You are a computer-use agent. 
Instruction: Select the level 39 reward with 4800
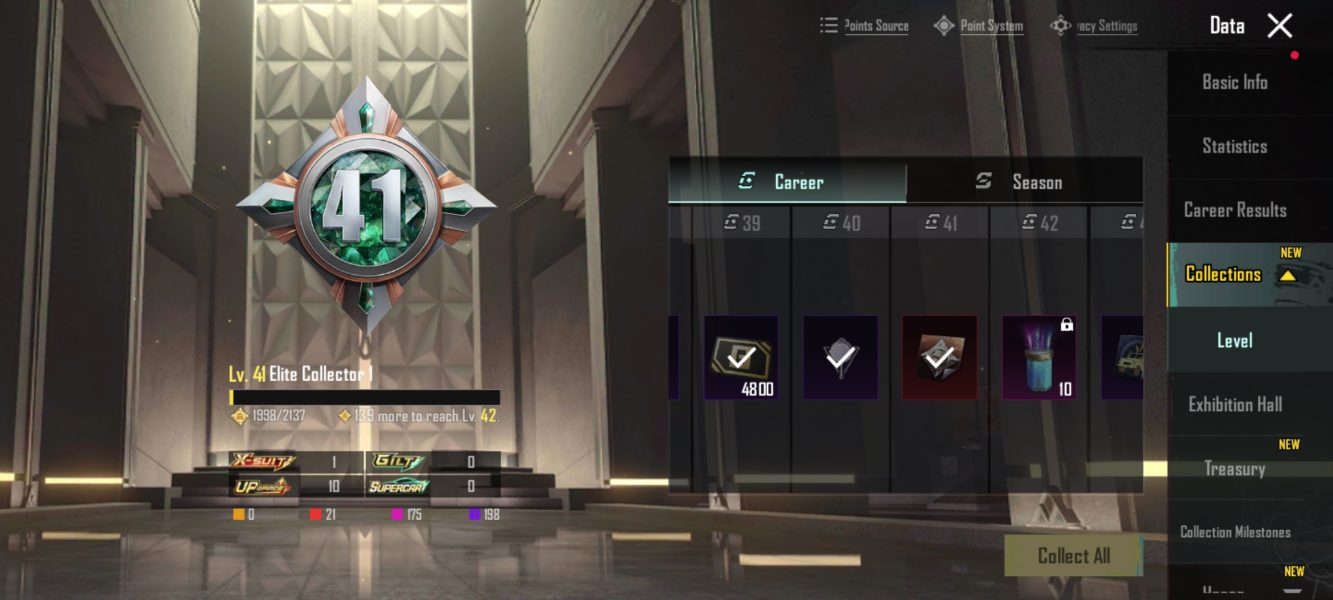741,357
